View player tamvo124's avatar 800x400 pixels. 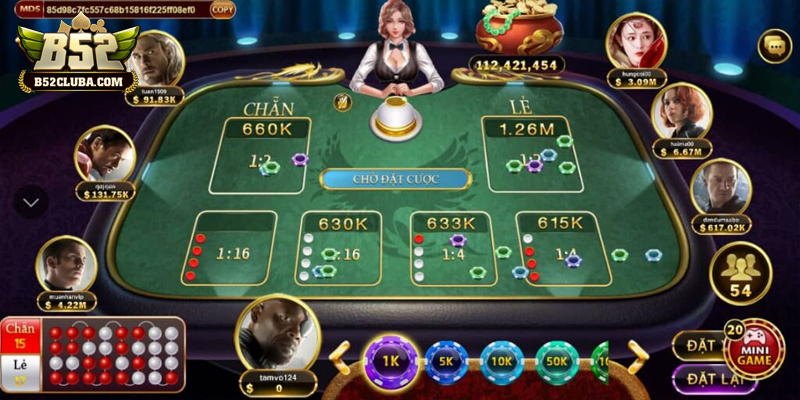coord(271,334)
